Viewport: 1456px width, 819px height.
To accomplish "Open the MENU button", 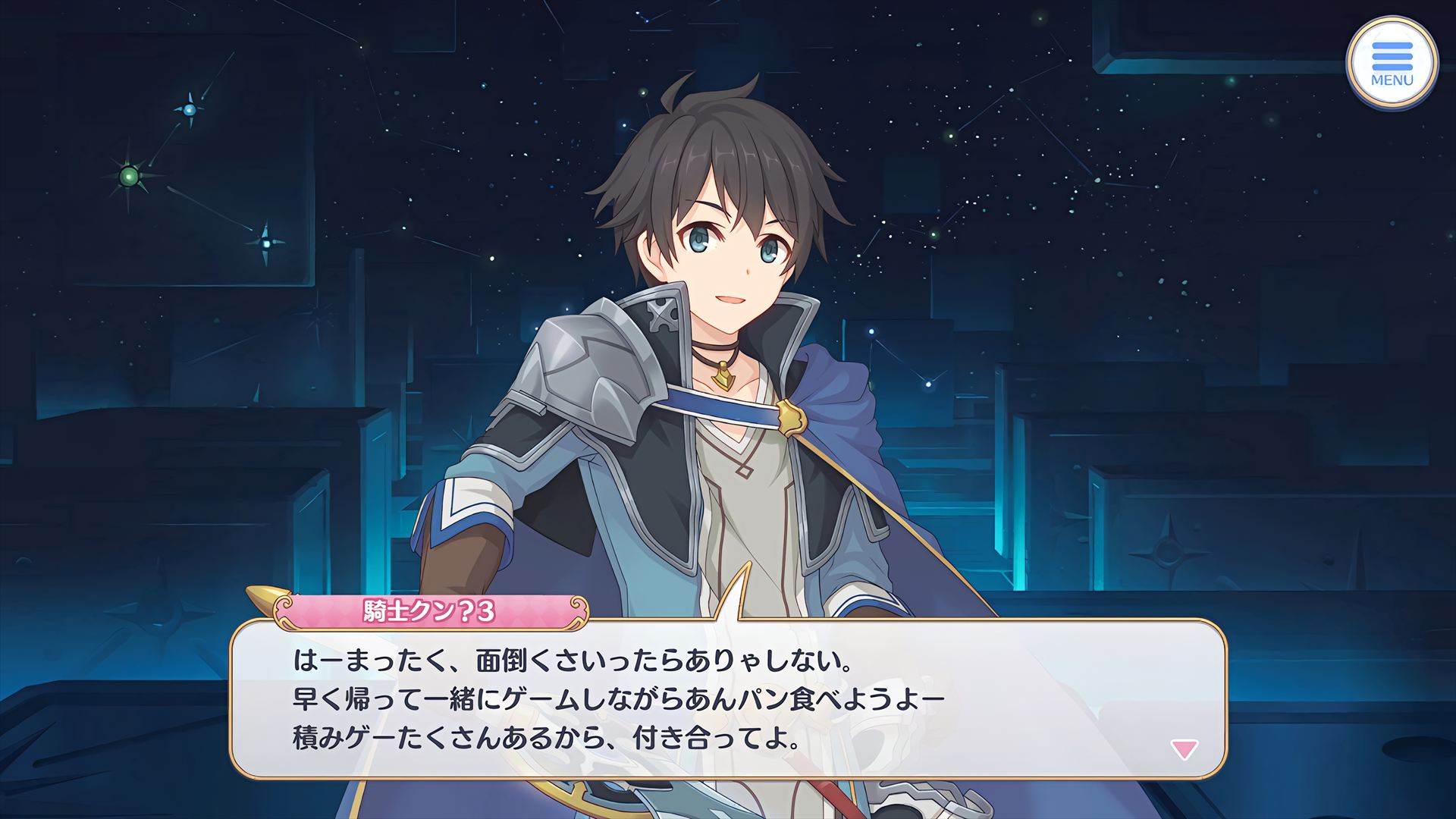I will [1392, 64].
